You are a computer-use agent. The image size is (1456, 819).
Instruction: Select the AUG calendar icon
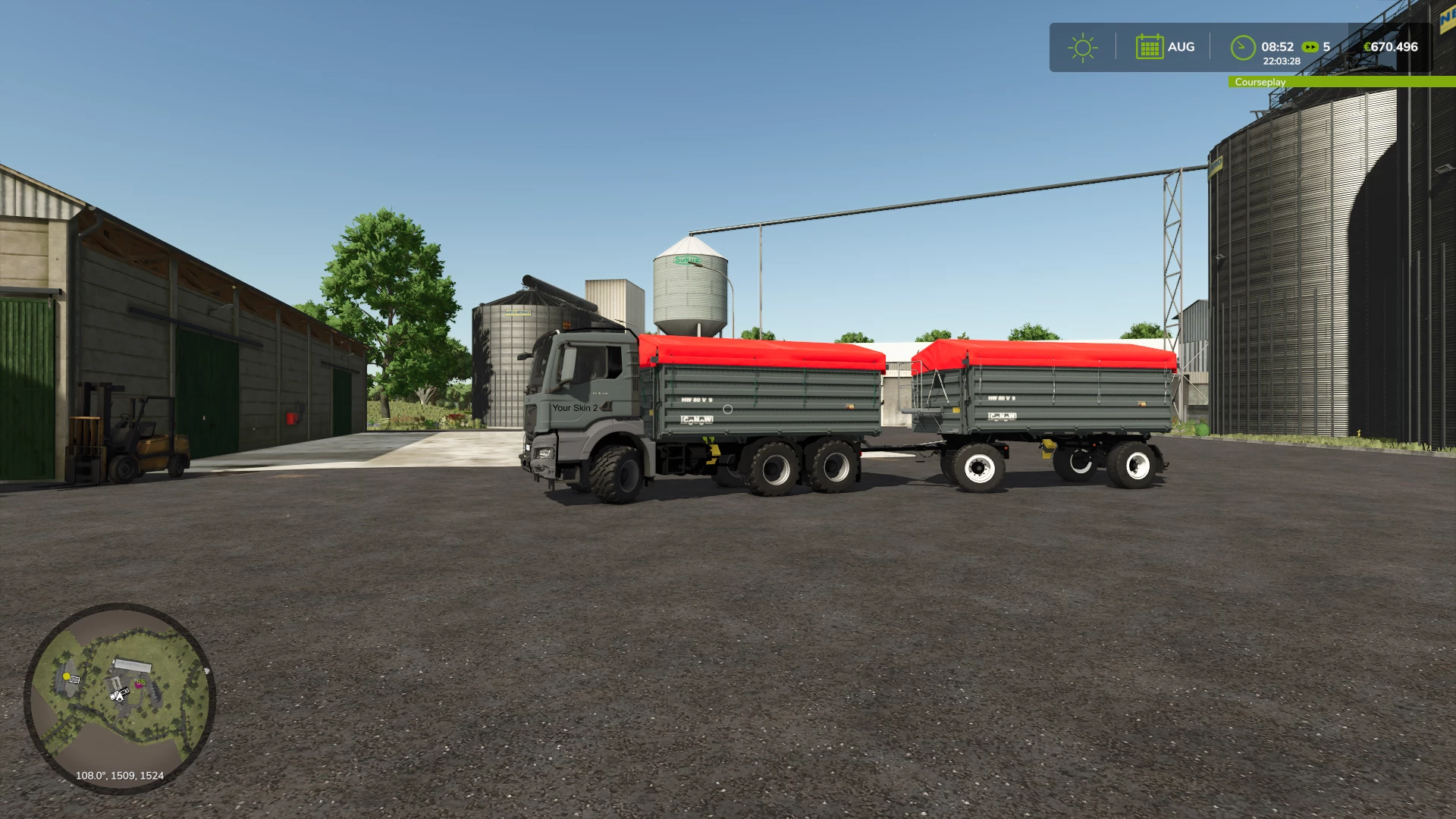tap(1149, 47)
